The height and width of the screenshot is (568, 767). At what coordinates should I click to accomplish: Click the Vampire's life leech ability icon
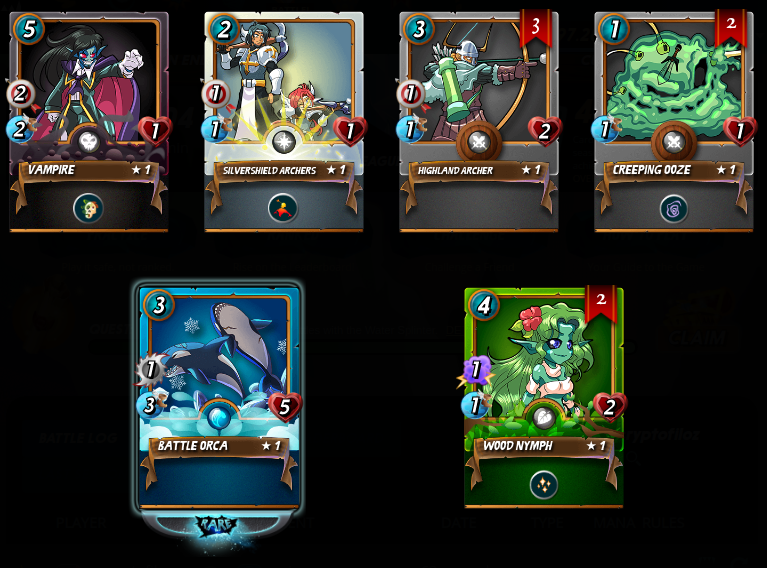coord(88,207)
